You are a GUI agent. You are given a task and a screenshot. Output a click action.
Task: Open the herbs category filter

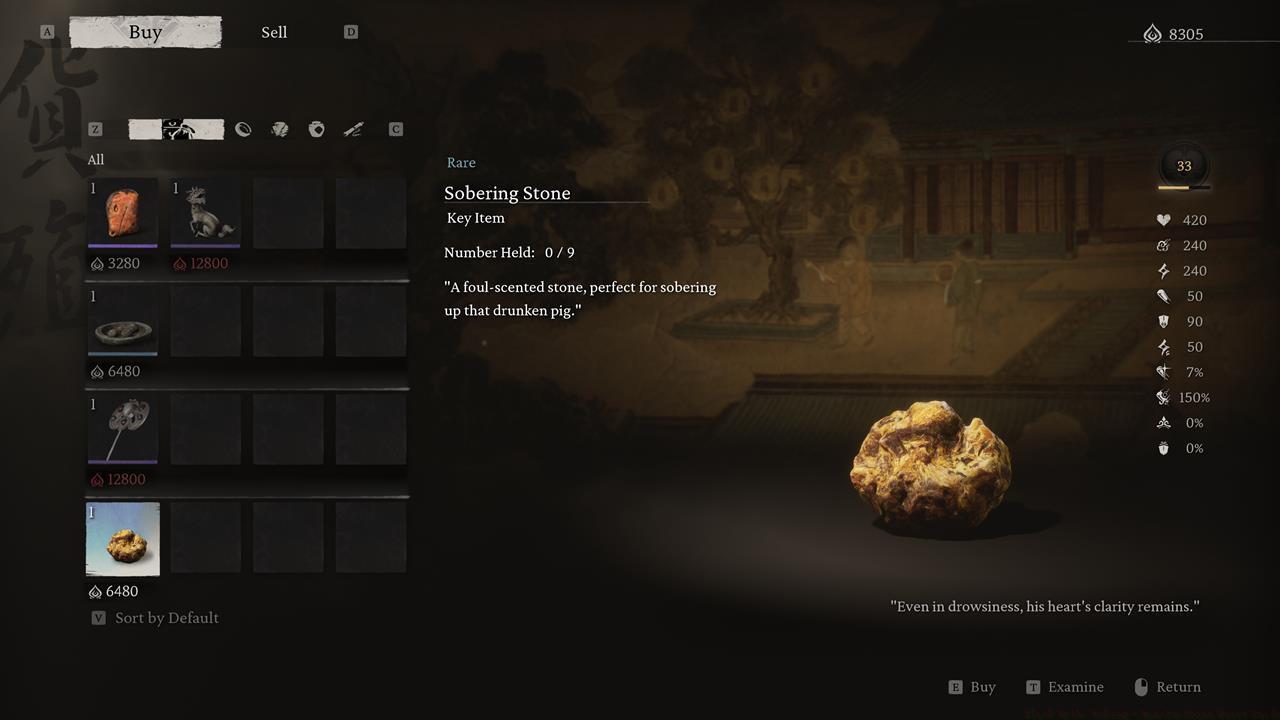(x=280, y=129)
